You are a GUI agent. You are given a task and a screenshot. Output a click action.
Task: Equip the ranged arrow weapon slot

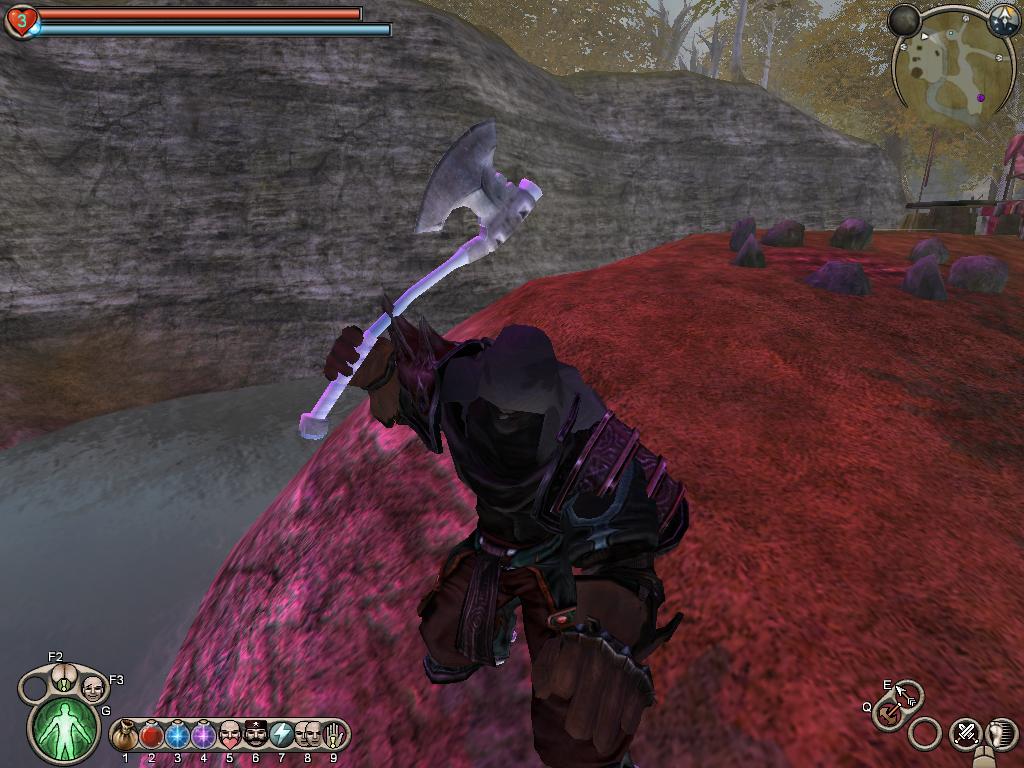[907, 692]
